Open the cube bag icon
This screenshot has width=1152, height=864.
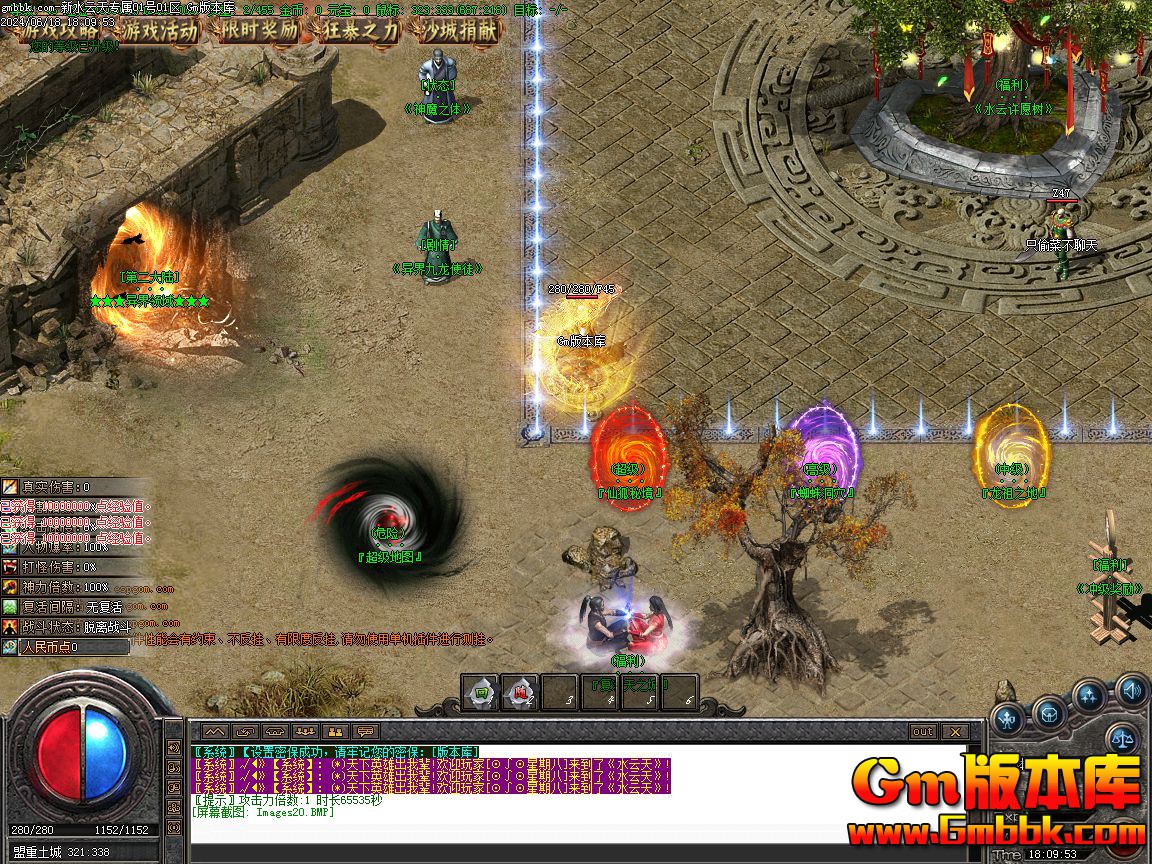(x=1049, y=714)
